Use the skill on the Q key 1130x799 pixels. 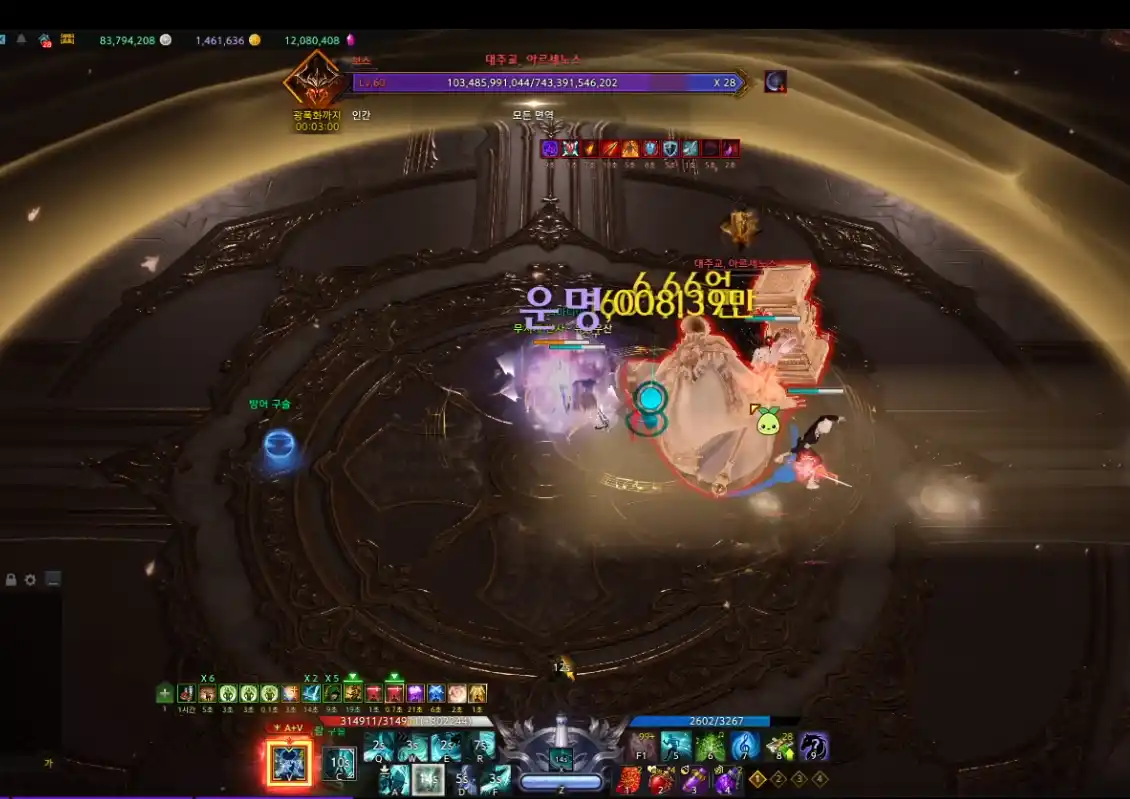[379, 748]
